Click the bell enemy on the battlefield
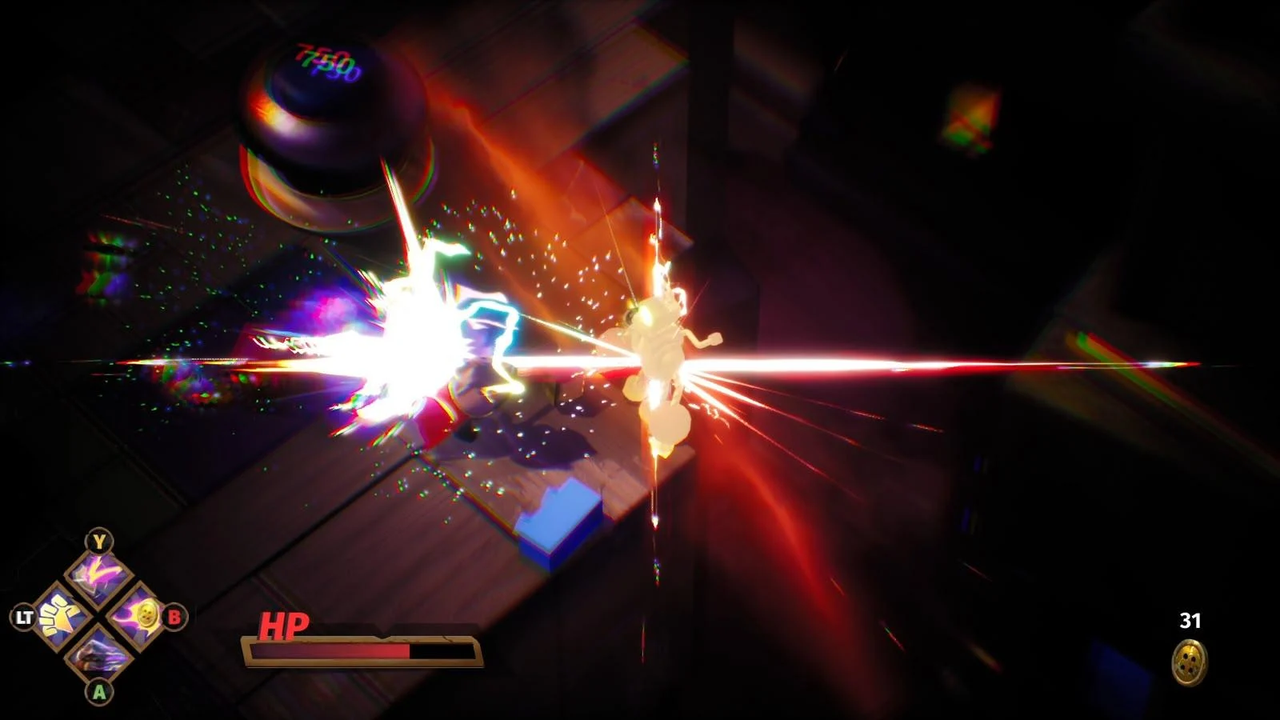Image resolution: width=1280 pixels, height=720 pixels. tap(330, 130)
